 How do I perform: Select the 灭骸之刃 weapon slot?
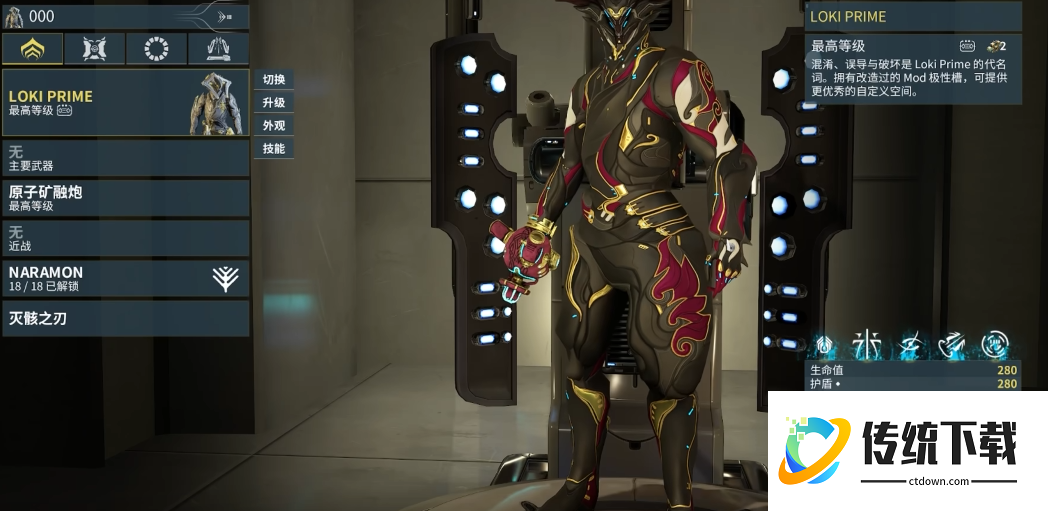coord(125,319)
